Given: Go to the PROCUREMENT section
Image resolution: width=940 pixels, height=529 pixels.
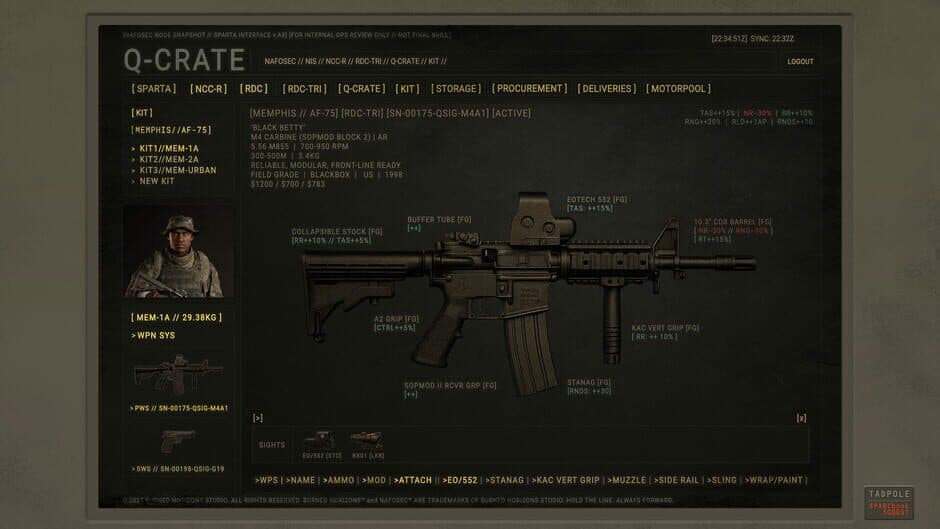Looking at the screenshot, I should (530, 89).
